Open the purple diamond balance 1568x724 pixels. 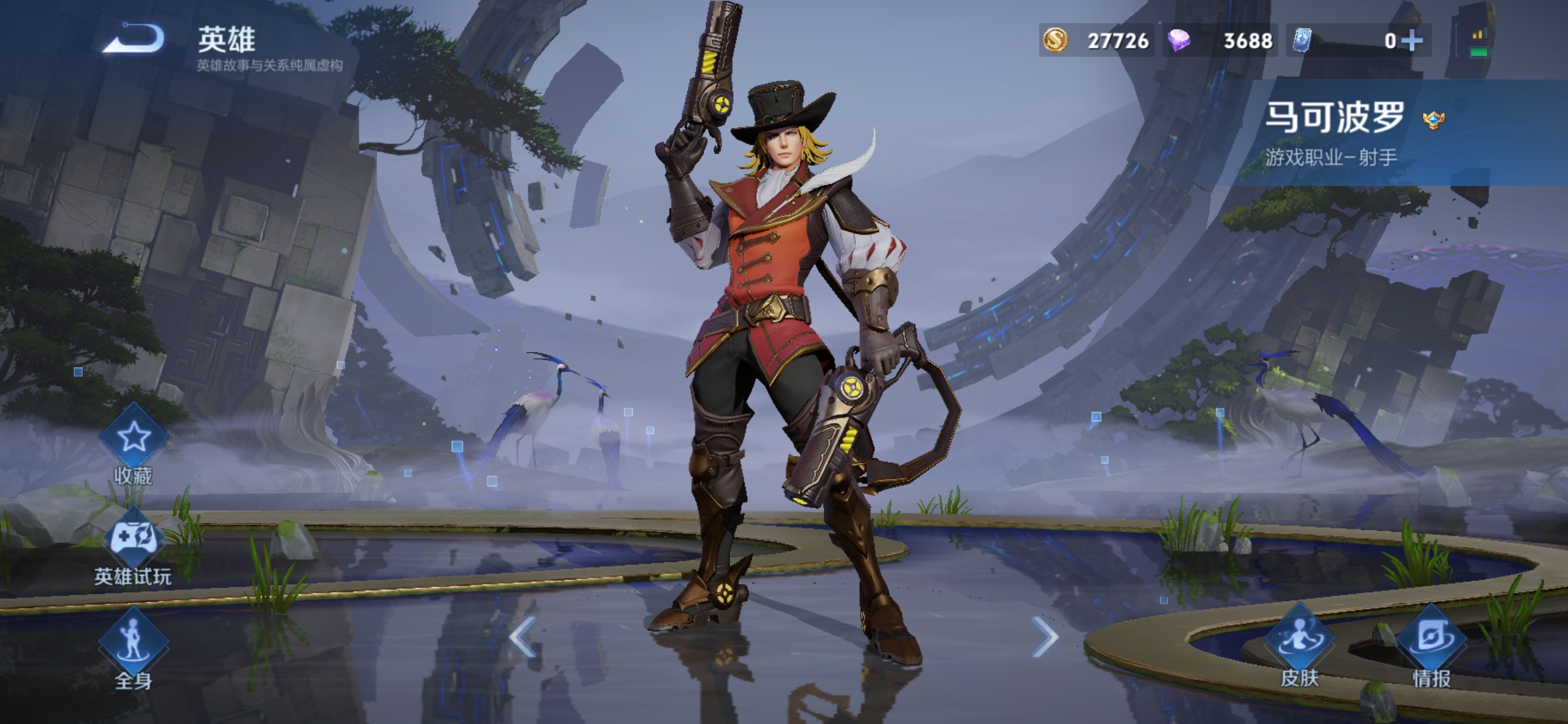(1221, 41)
